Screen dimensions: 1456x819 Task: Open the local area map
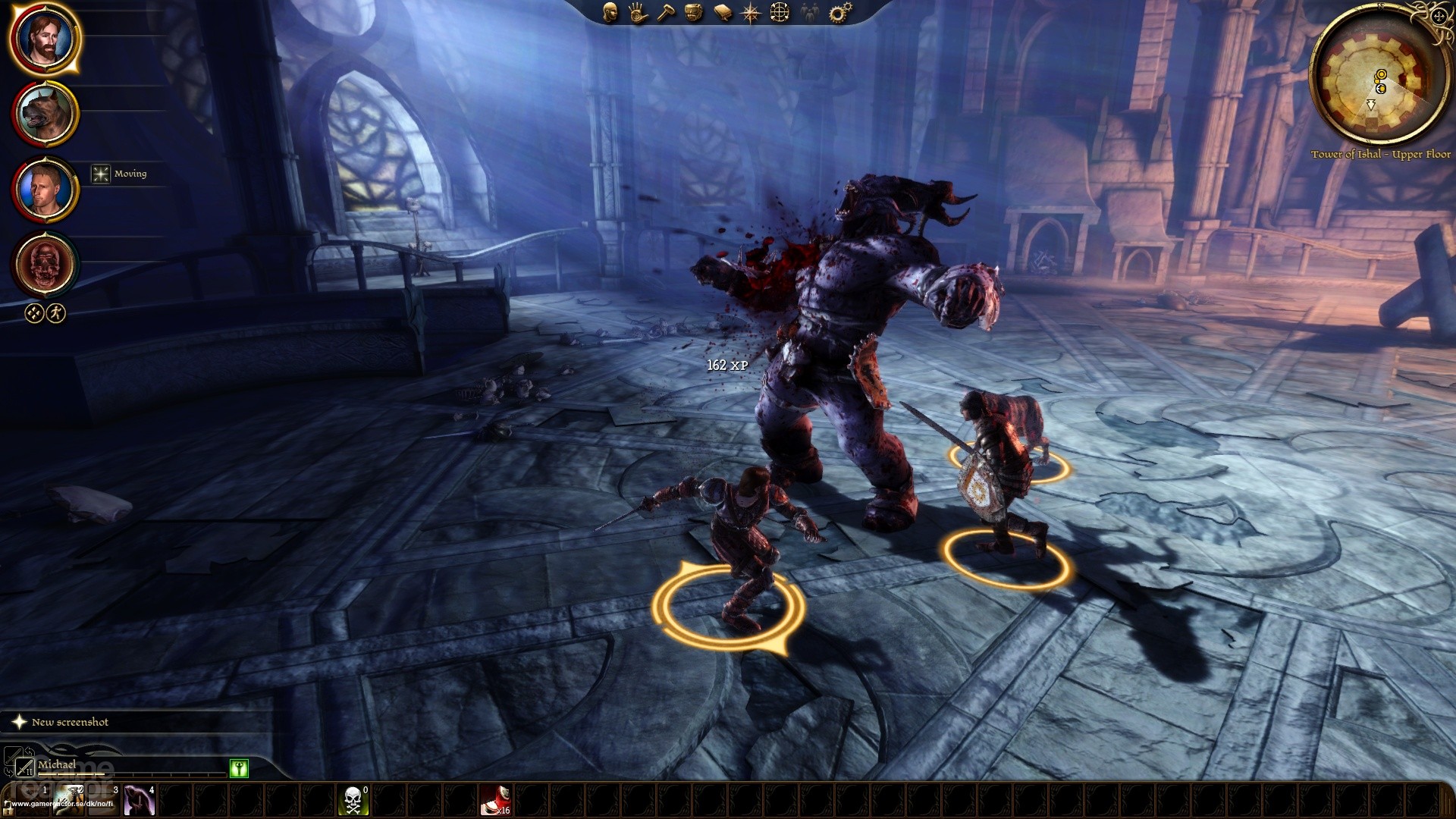(750, 13)
